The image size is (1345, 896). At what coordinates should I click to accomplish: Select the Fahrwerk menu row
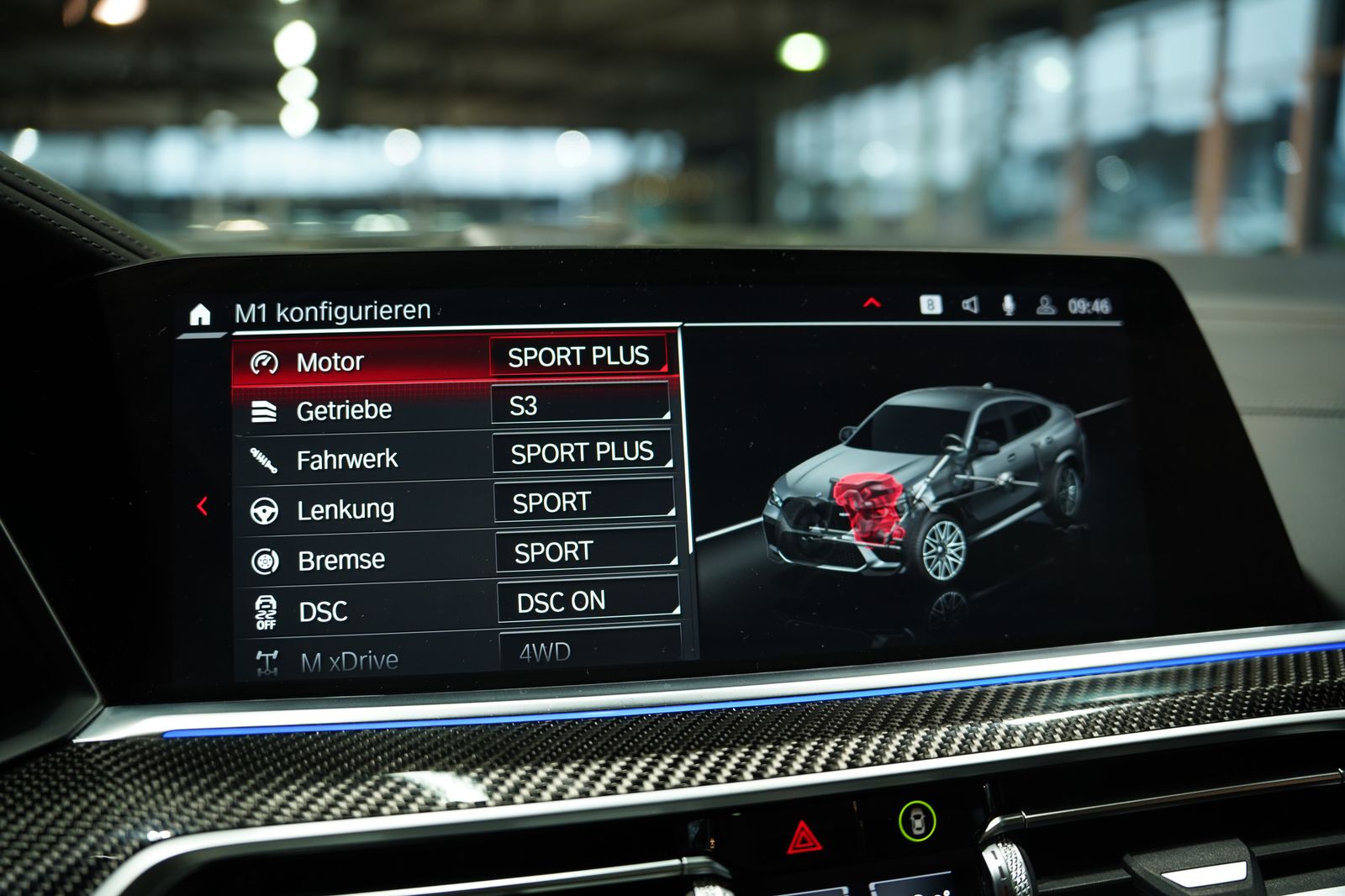346,460
